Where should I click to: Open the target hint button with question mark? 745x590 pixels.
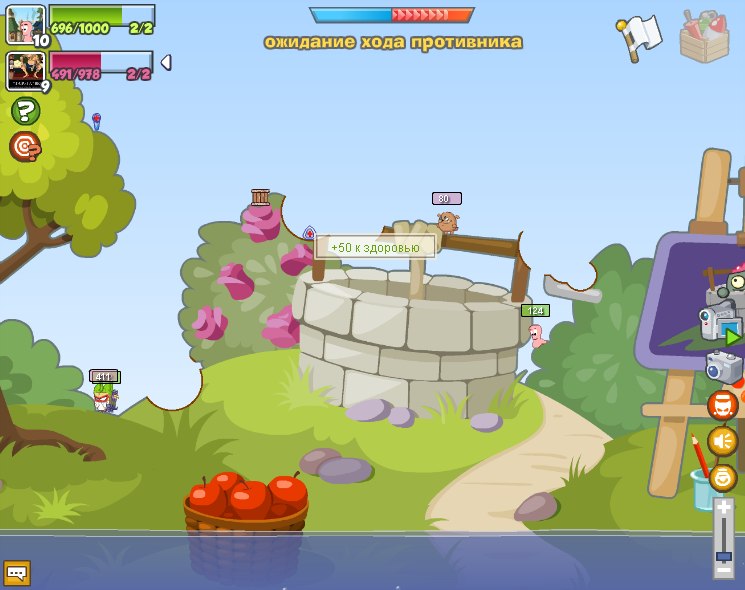[x=25, y=147]
